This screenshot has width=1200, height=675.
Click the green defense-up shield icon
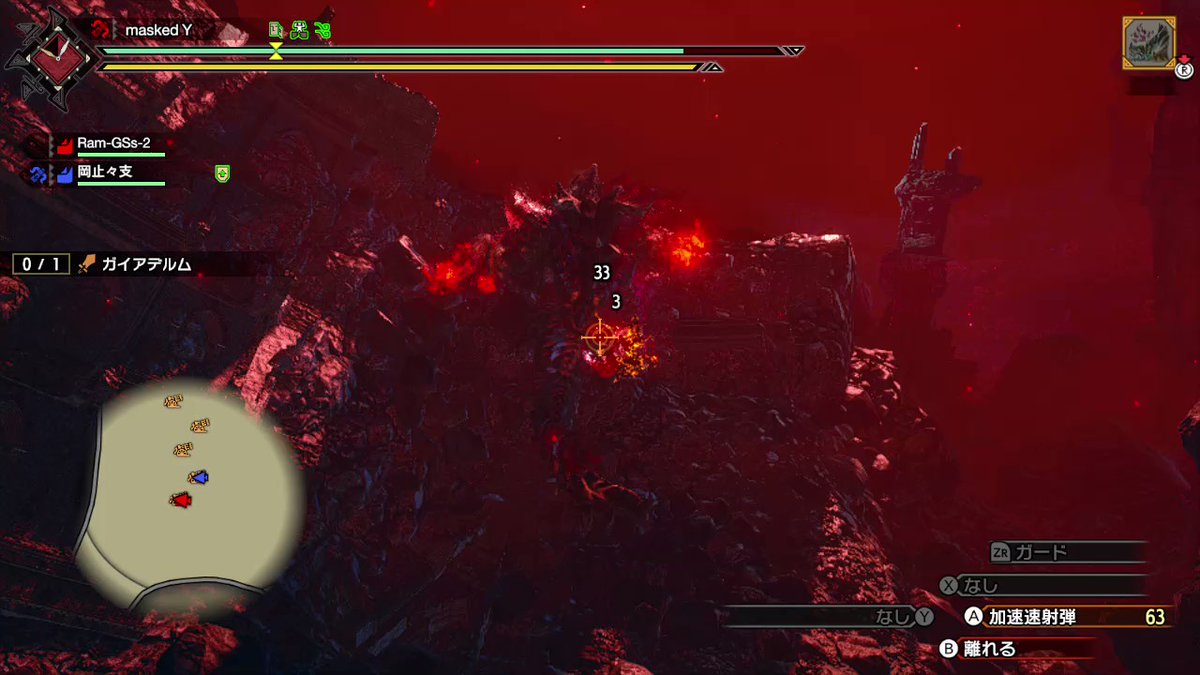[x=222, y=174]
